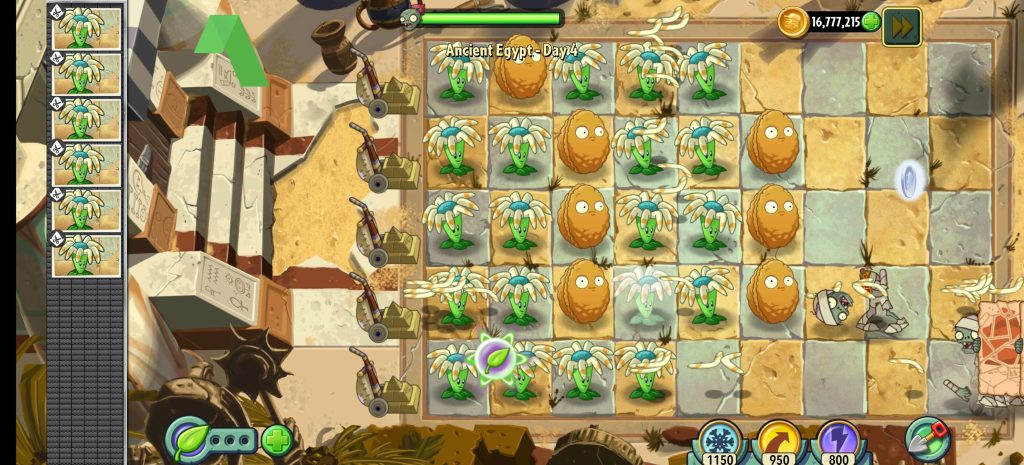The height and width of the screenshot is (465, 1024).
Task: Add plant food with the green plus
Action: point(276,439)
